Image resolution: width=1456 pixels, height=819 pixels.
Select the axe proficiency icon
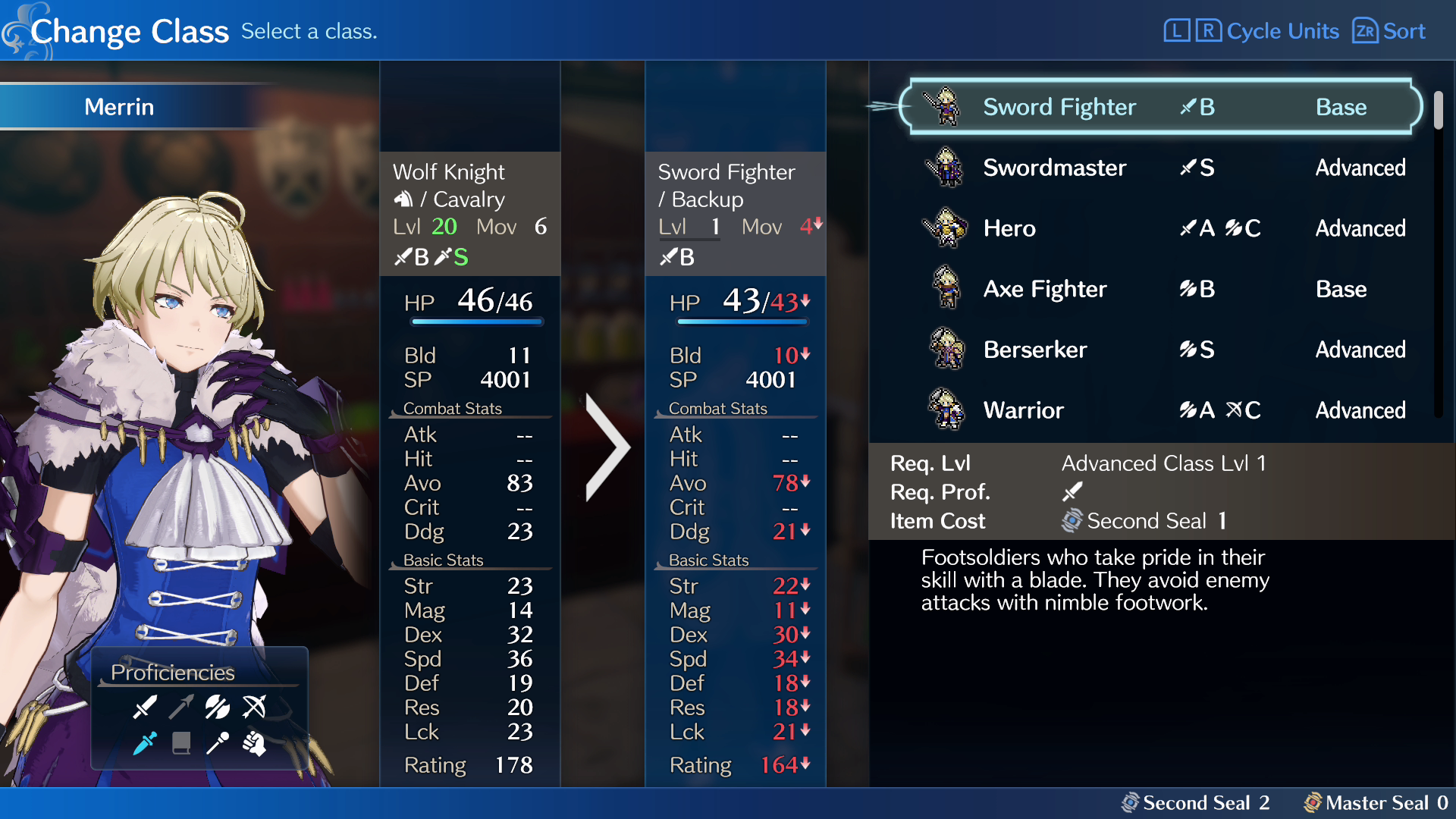216,708
